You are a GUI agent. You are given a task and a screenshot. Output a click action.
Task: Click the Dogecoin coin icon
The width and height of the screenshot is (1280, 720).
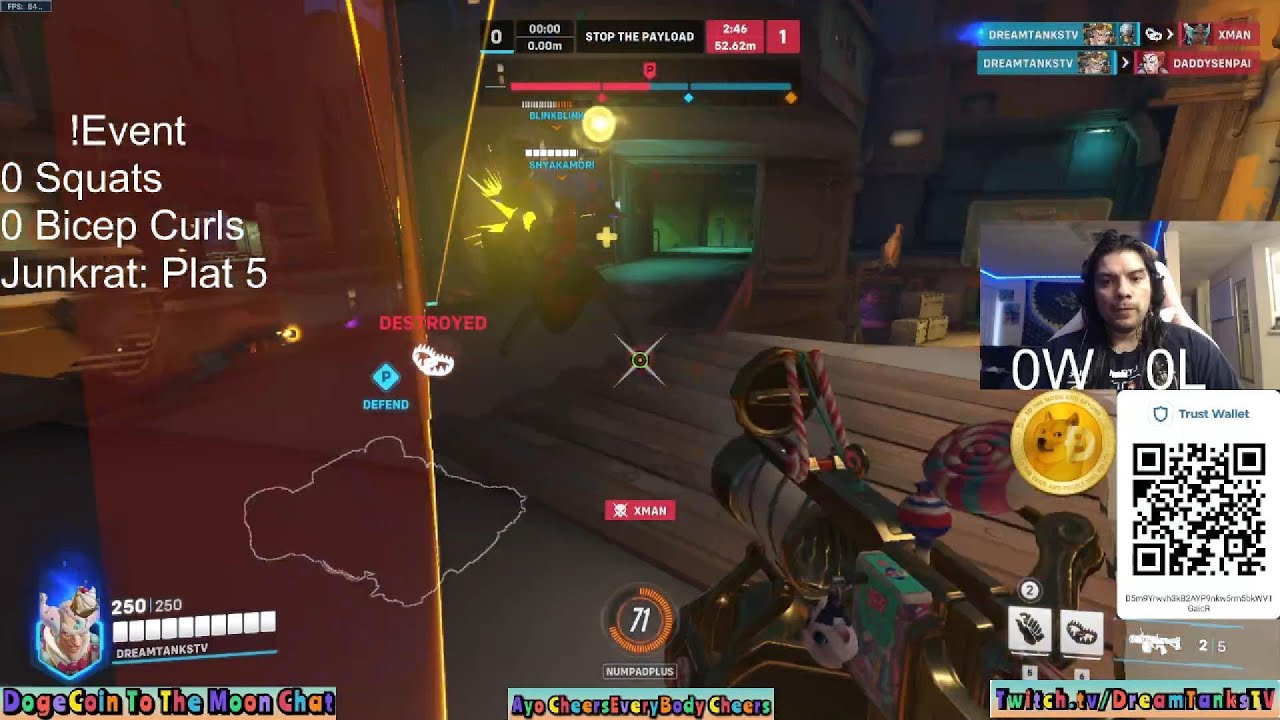tap(1062, 443)
